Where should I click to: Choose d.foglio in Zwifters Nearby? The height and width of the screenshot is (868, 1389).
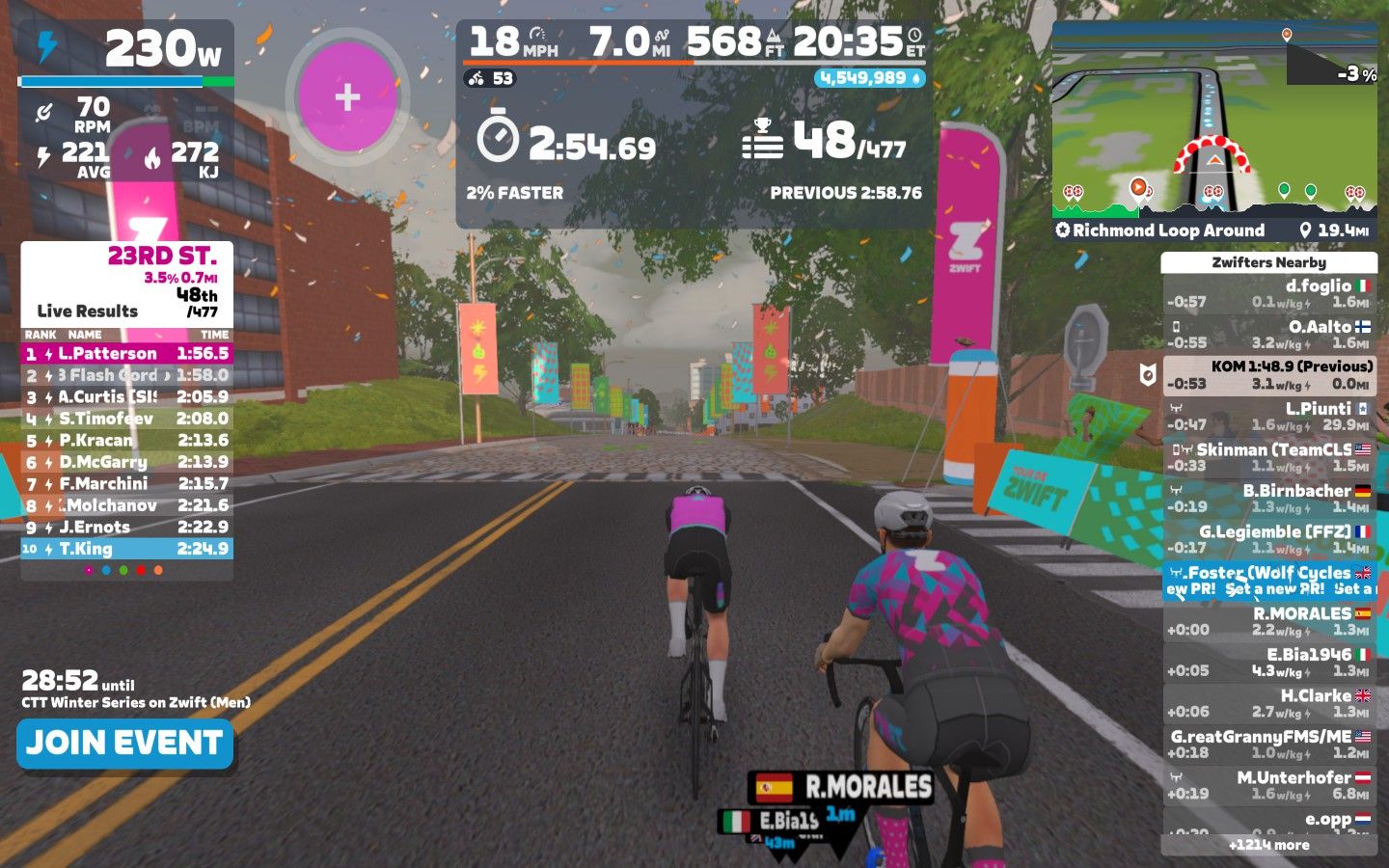point(1268,293)
